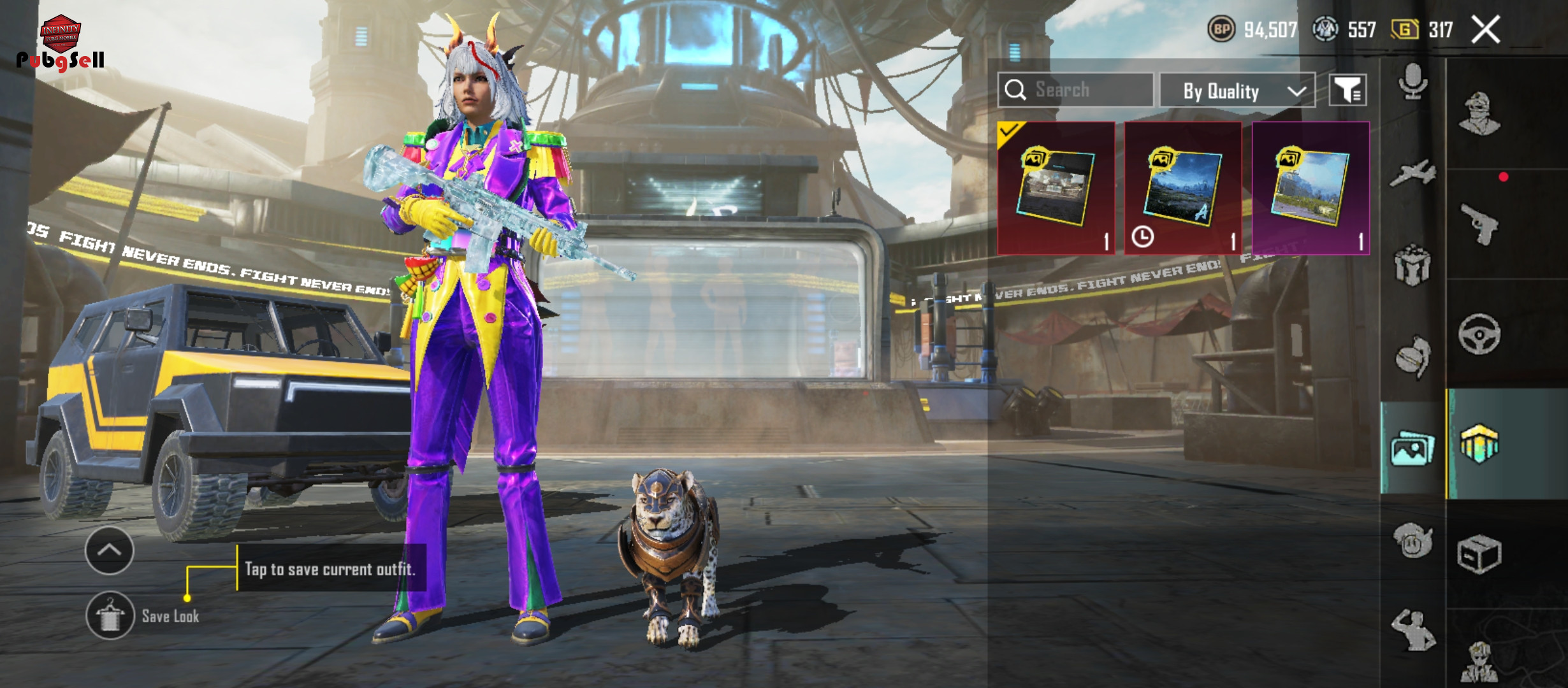
Task: Expand the up-arrow circle button
Action: point(109,550)
